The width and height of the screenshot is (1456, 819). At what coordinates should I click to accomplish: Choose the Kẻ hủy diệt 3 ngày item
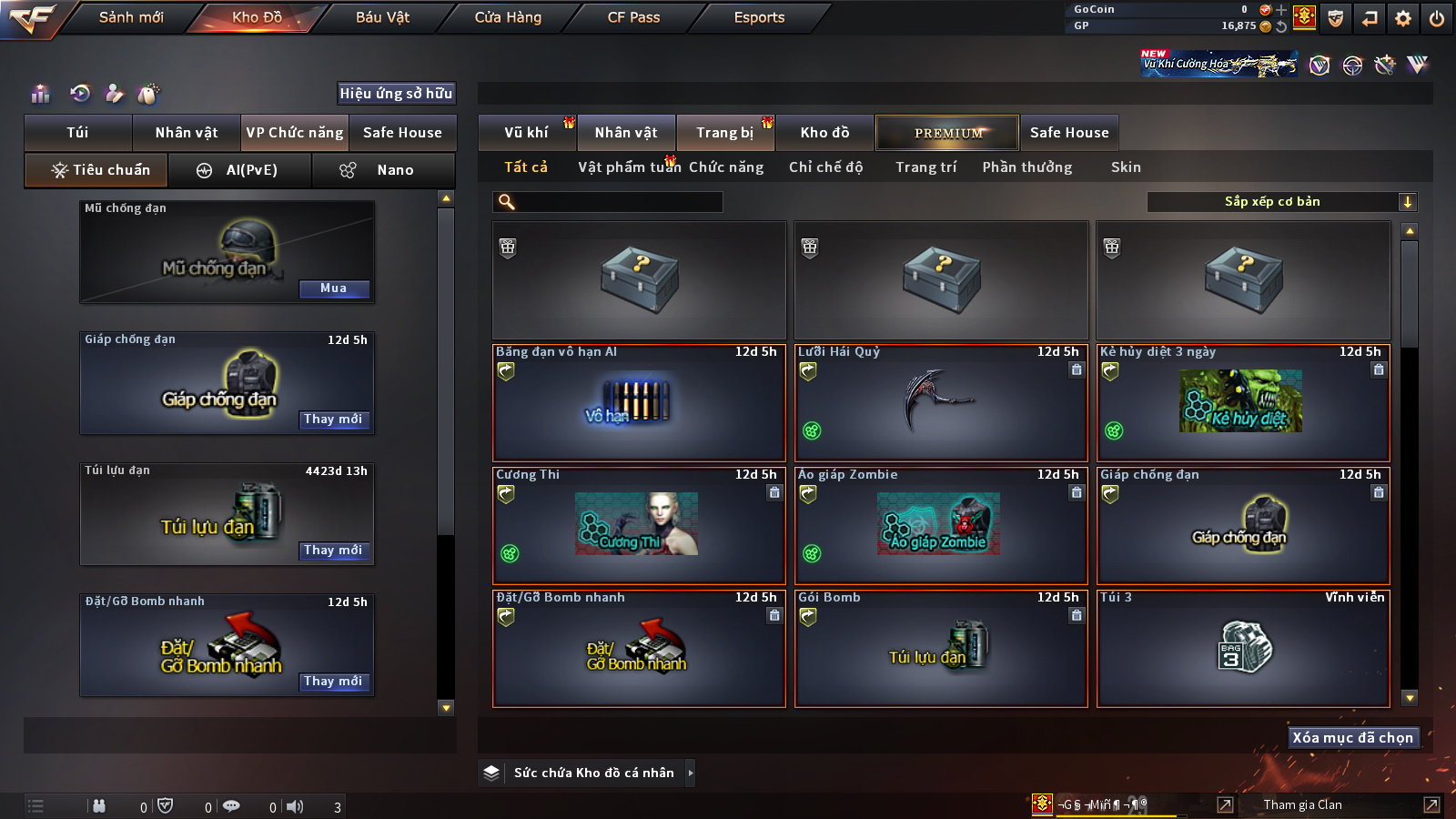coord(1243,402)
